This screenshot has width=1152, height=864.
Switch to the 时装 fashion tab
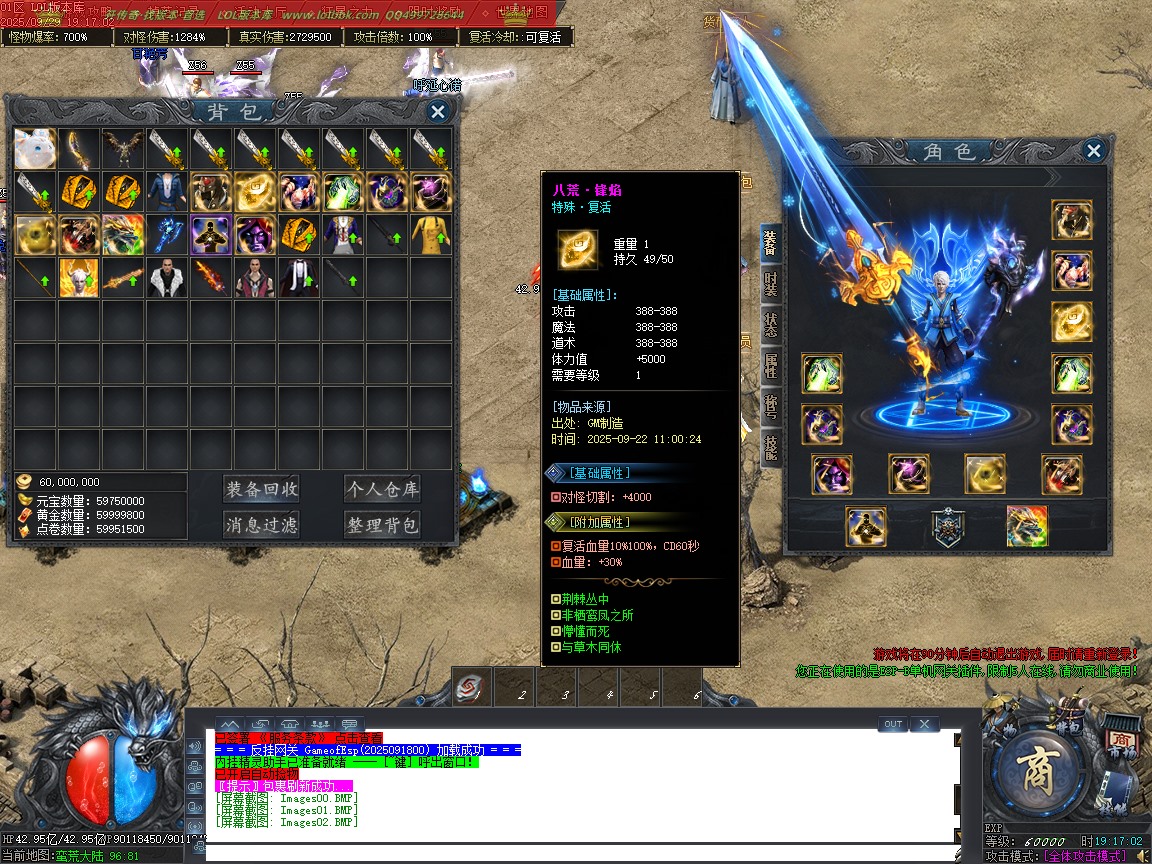click(770, 283)
